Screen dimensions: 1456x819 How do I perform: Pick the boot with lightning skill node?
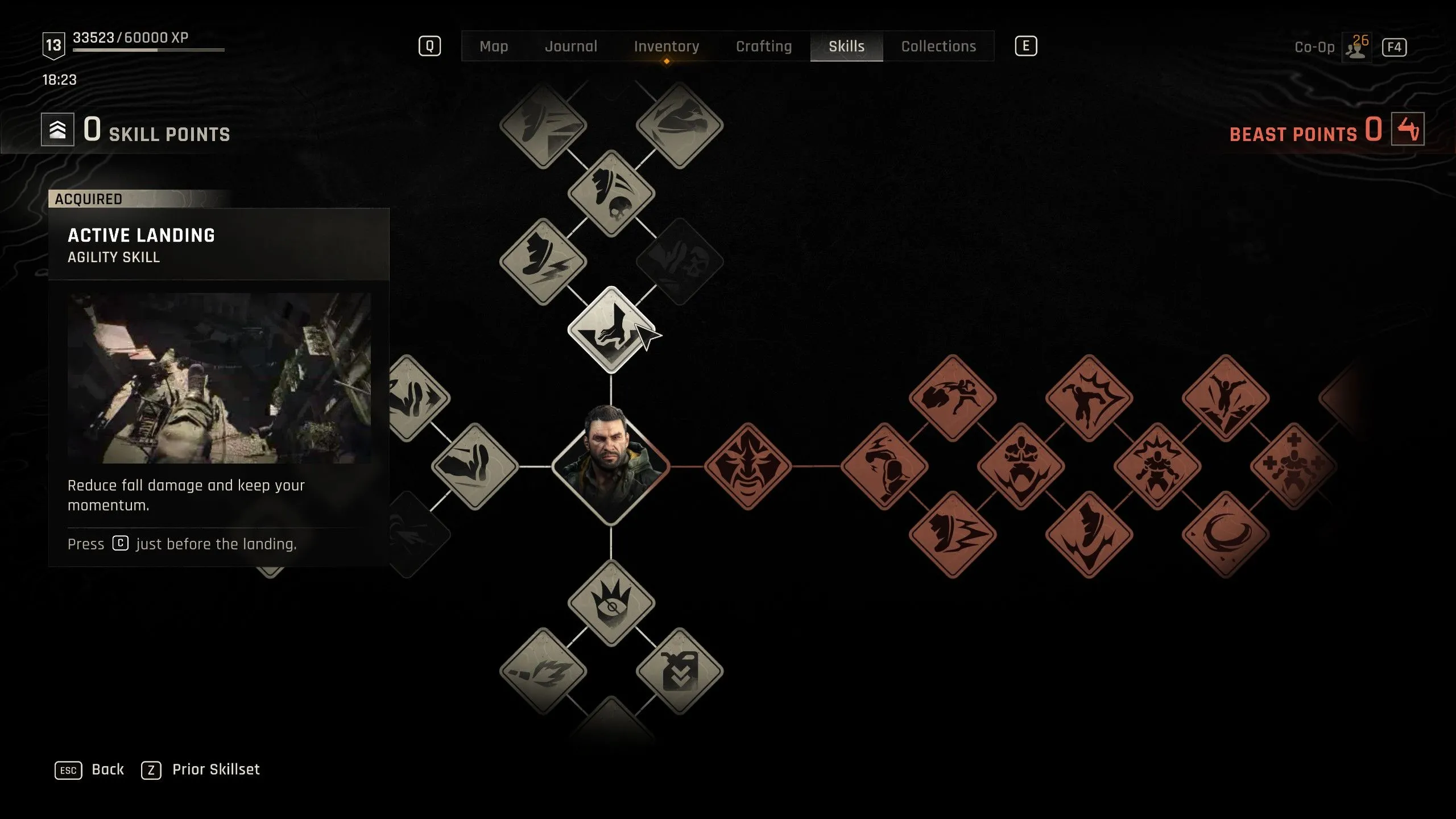coord(543,262)
